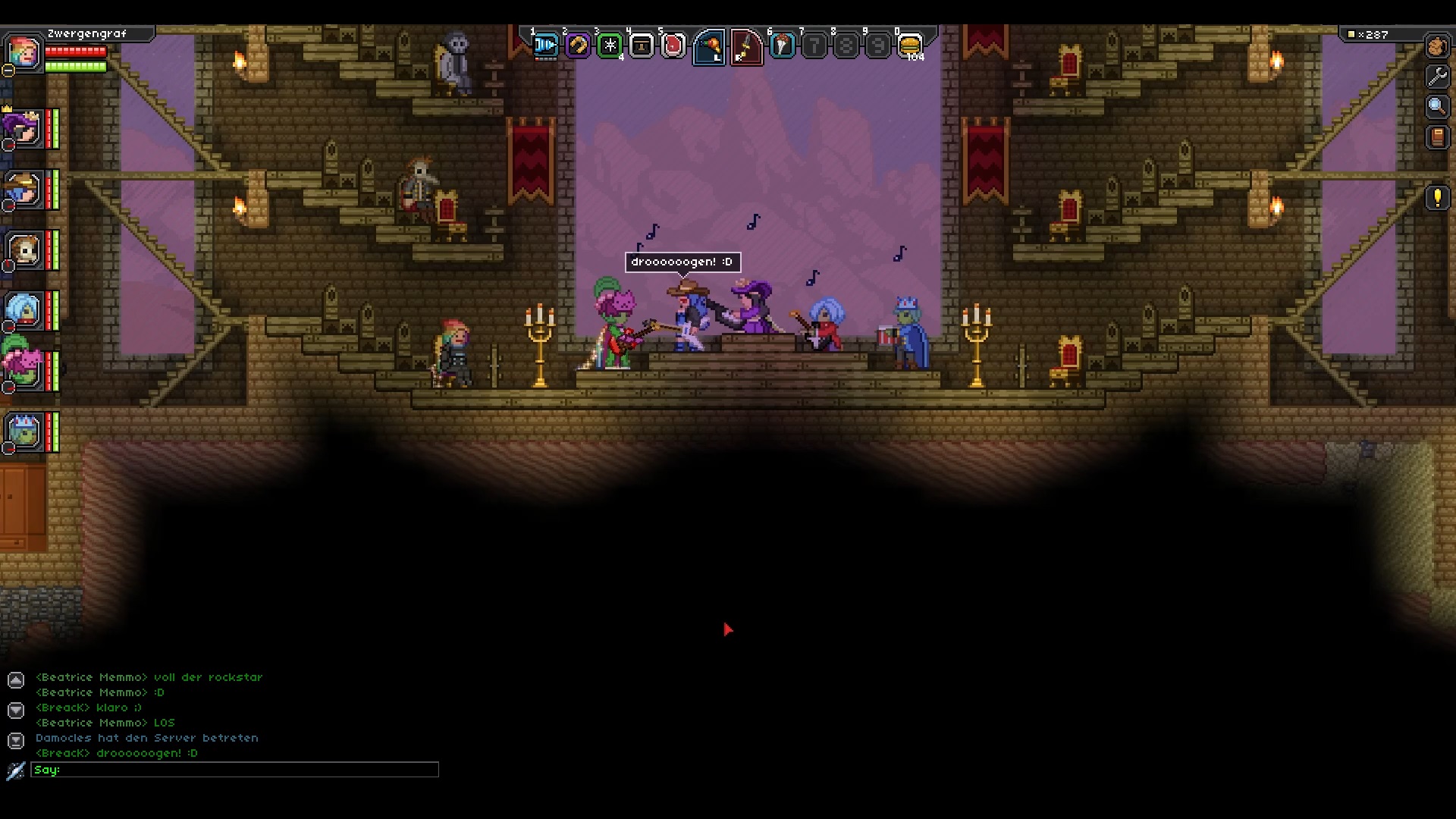Select the party leader portrait with crown
This screenshot has width=1456, height=819.
[24, 129]
